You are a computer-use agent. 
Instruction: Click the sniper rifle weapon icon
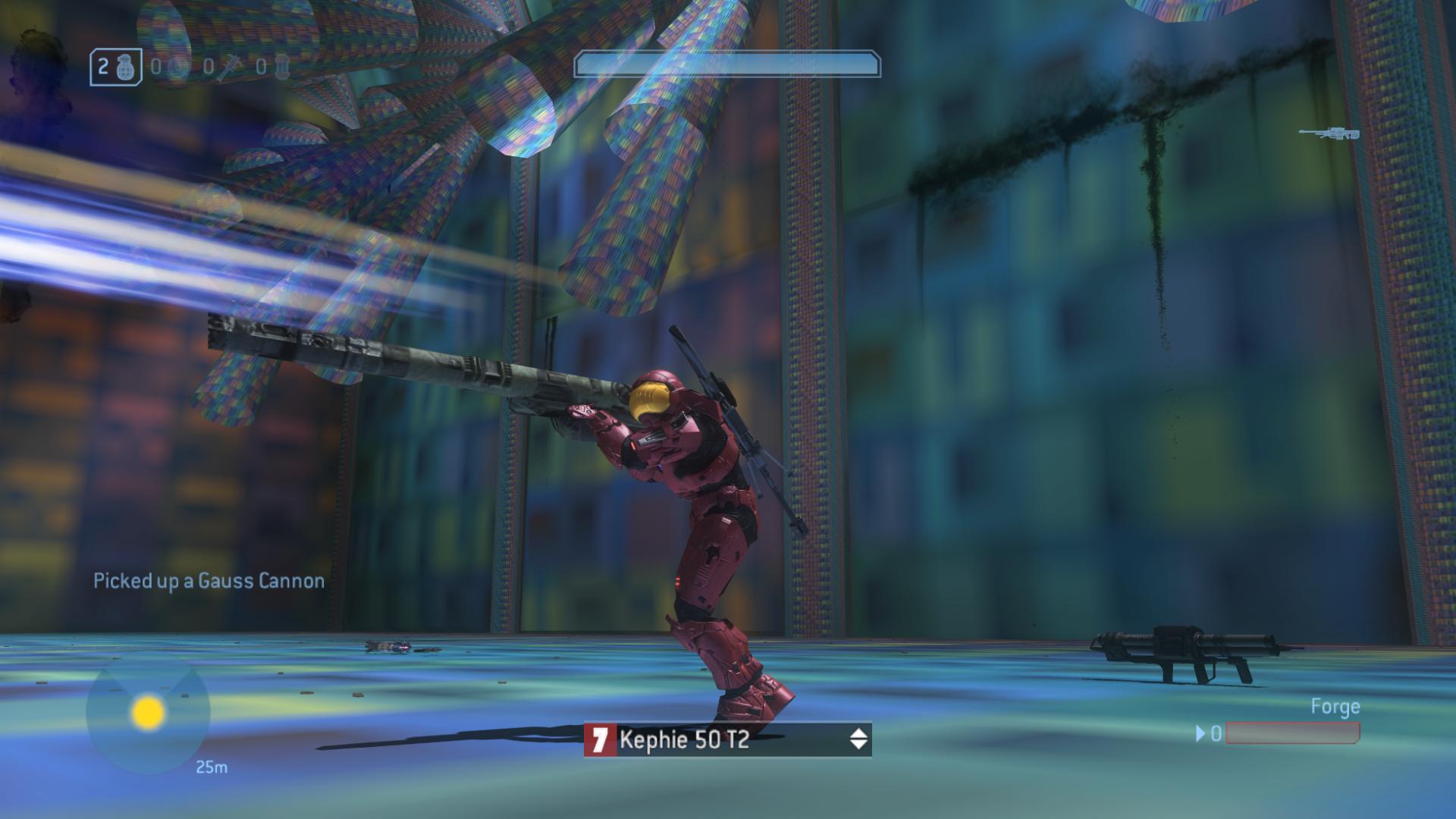coord(1329,133)
